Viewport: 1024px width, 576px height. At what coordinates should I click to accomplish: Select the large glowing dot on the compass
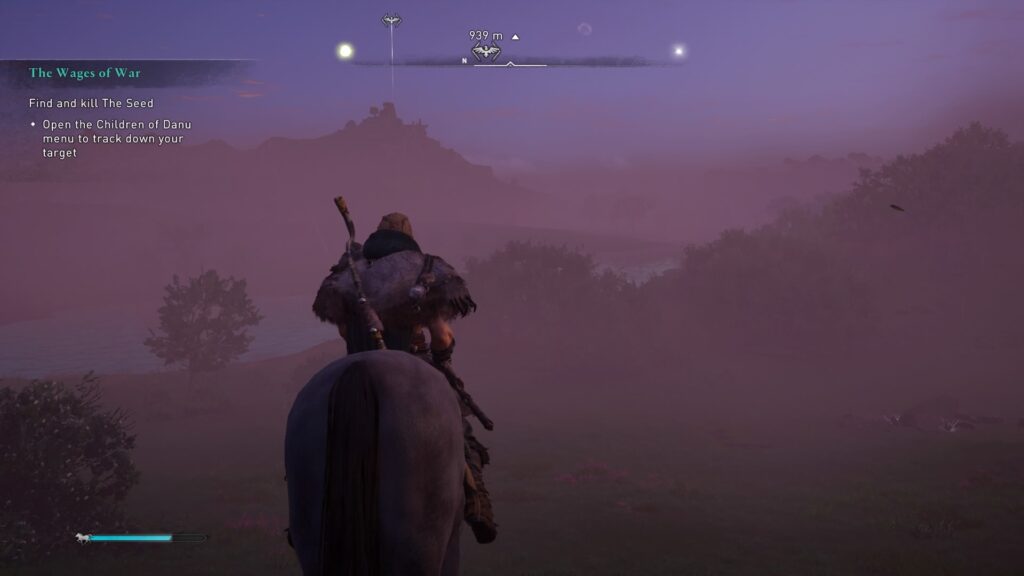tap(346, 50)
